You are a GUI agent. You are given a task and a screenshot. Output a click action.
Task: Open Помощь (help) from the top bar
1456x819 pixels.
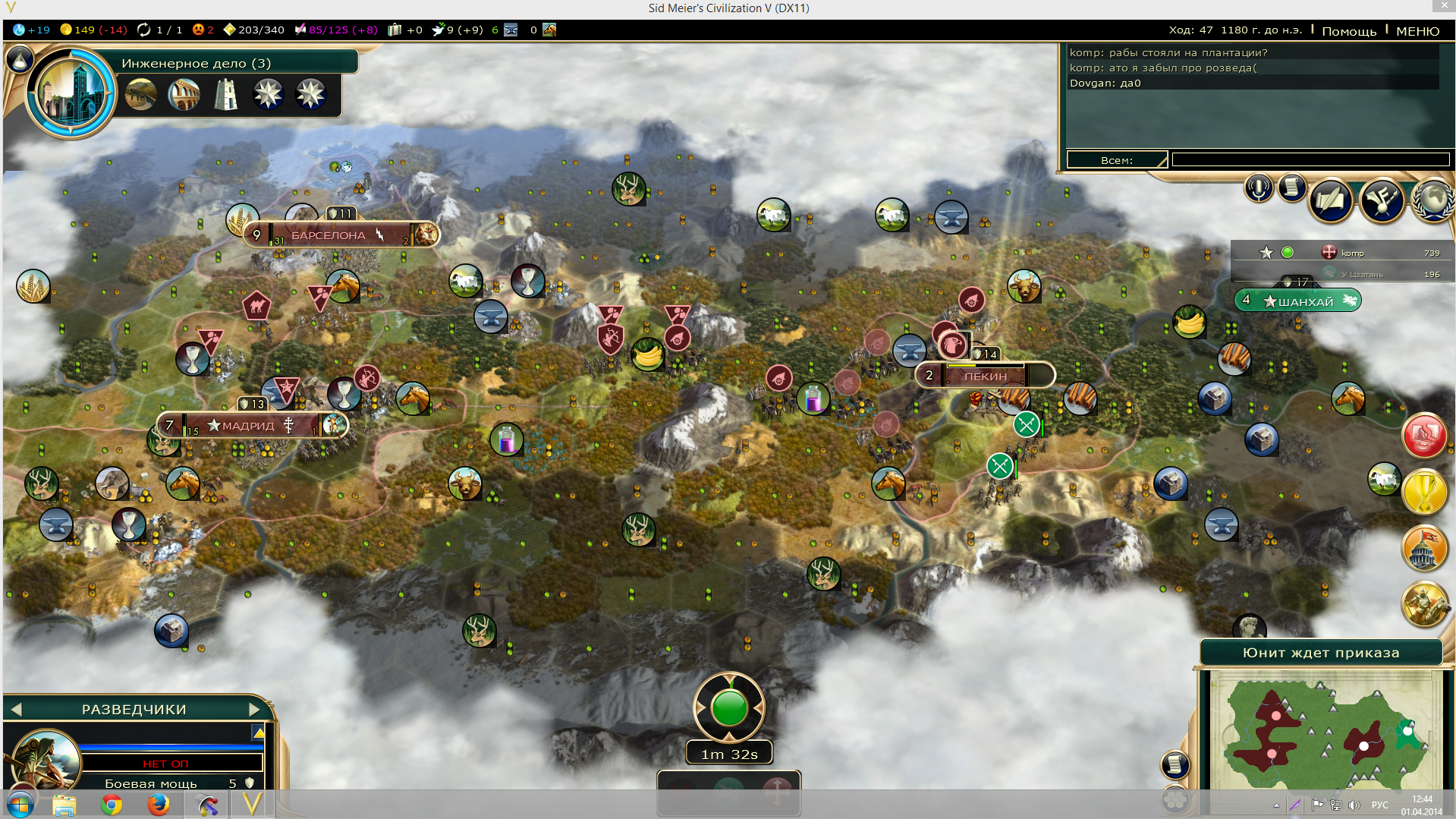[1348, 30]
